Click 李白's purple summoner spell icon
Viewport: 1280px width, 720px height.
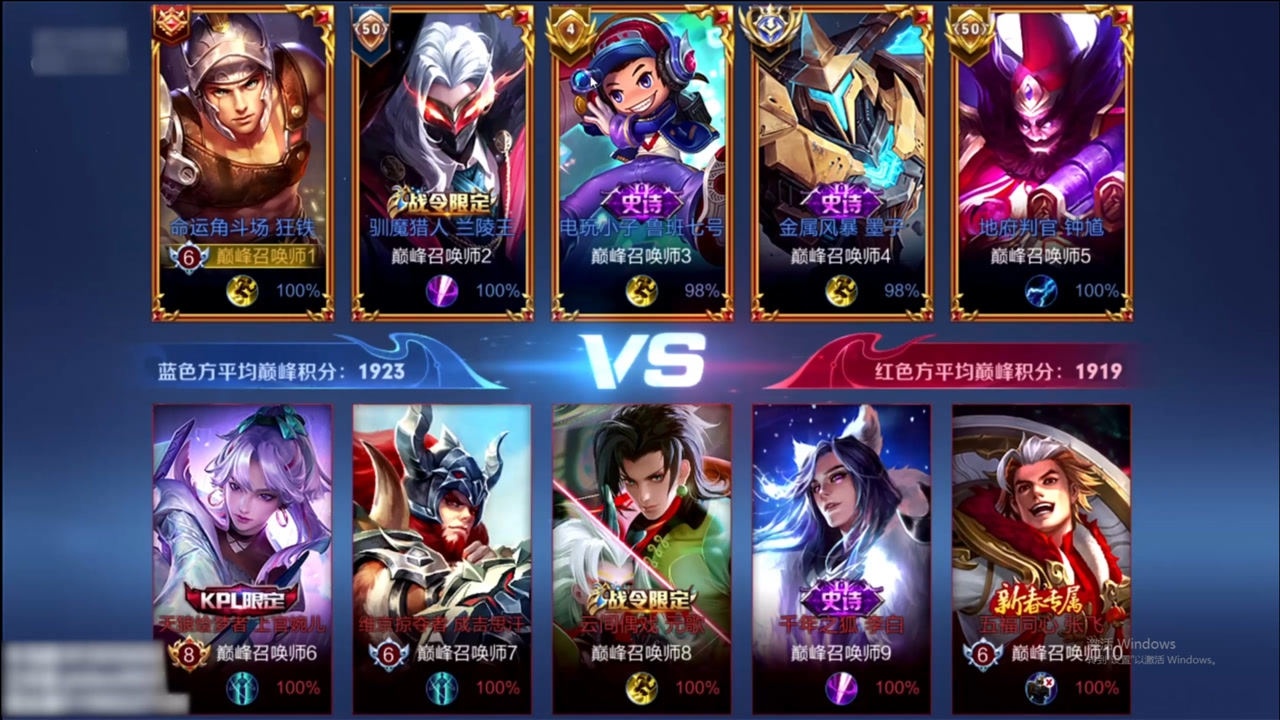coord(842,687)
